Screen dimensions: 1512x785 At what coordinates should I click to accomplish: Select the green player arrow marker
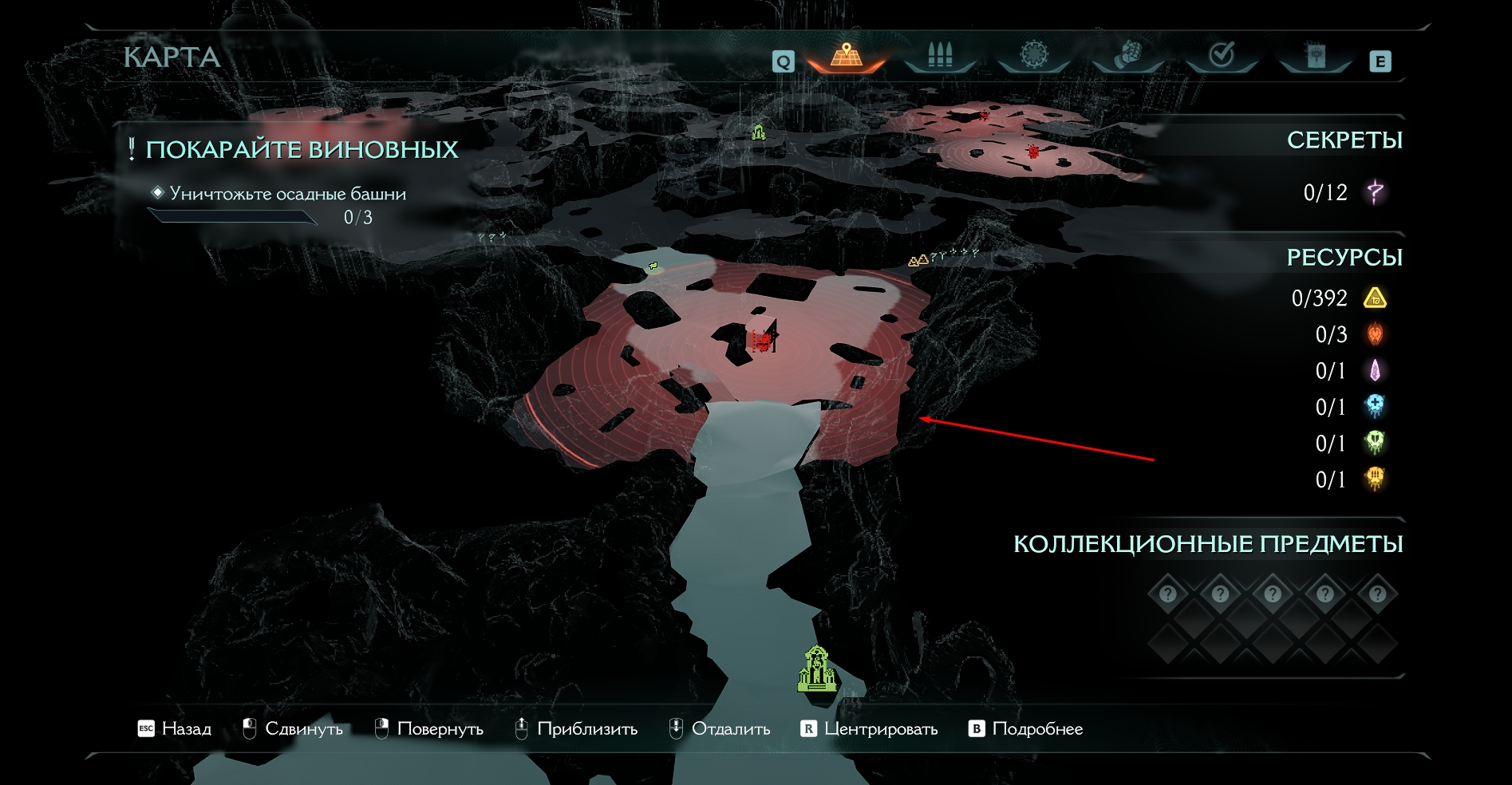click(x=653, y=266)
